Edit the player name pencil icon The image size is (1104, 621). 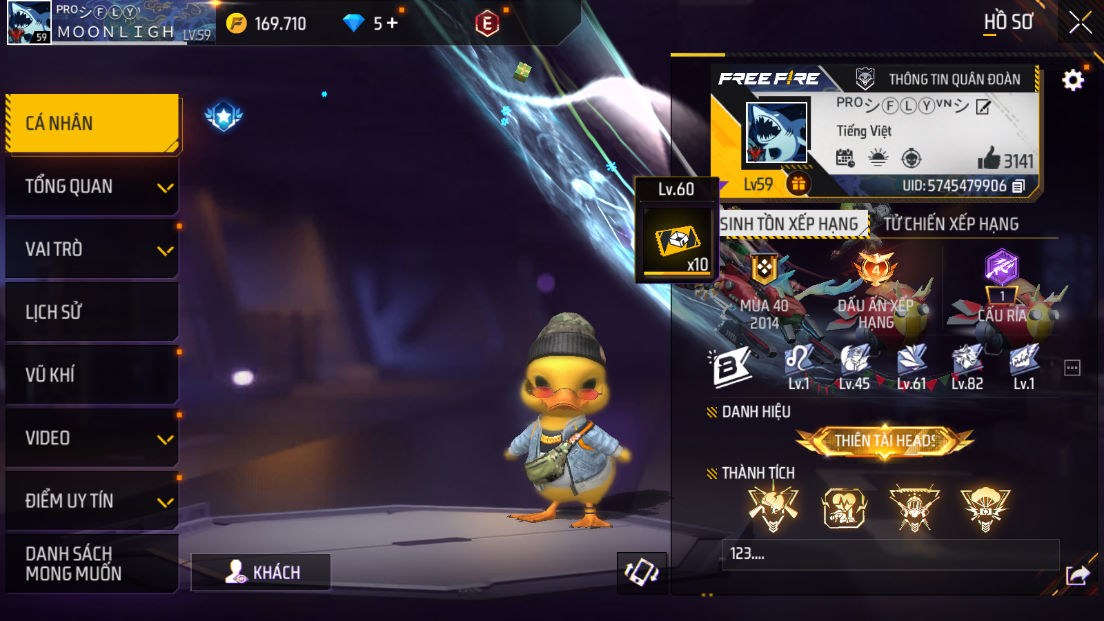983,107
